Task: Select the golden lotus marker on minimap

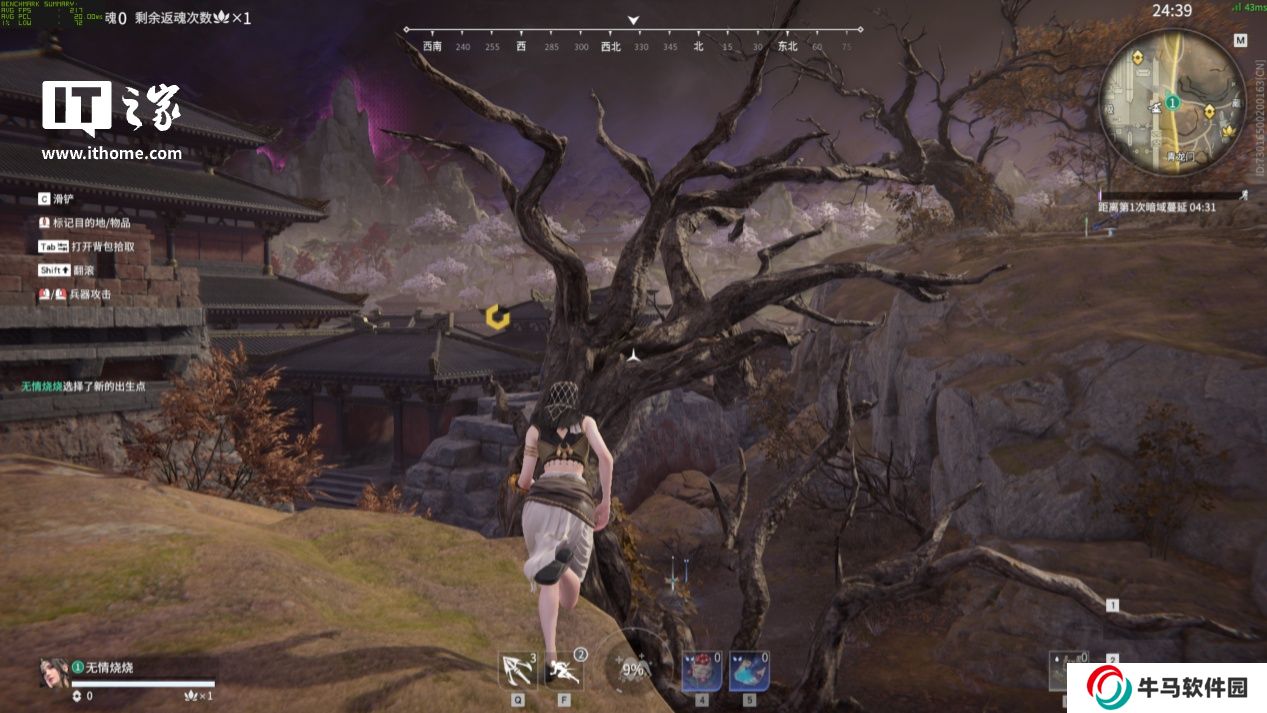Action: click(x=1229, y=130)
